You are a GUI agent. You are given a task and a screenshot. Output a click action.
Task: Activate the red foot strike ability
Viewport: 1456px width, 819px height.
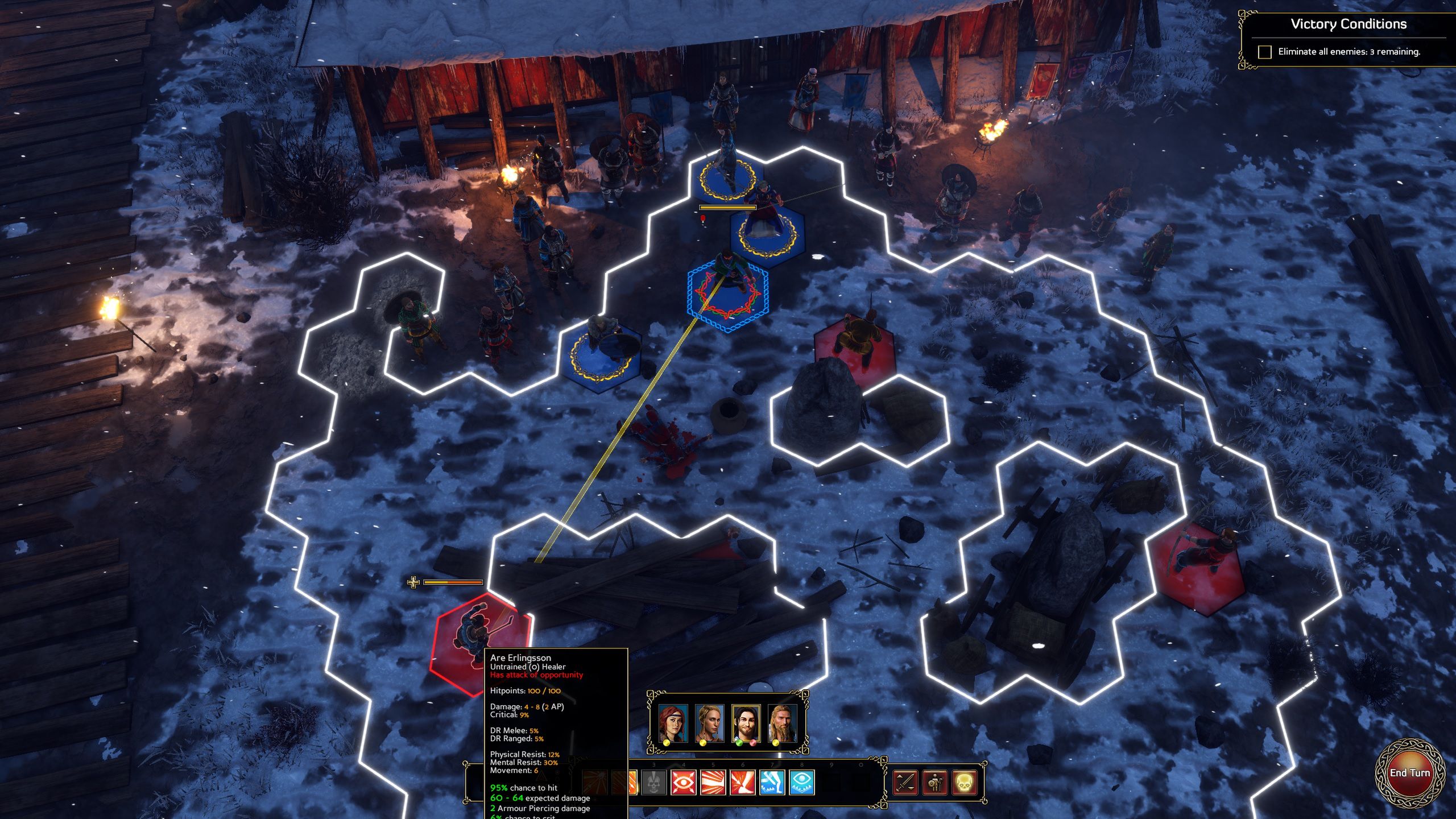click(743, 783)
